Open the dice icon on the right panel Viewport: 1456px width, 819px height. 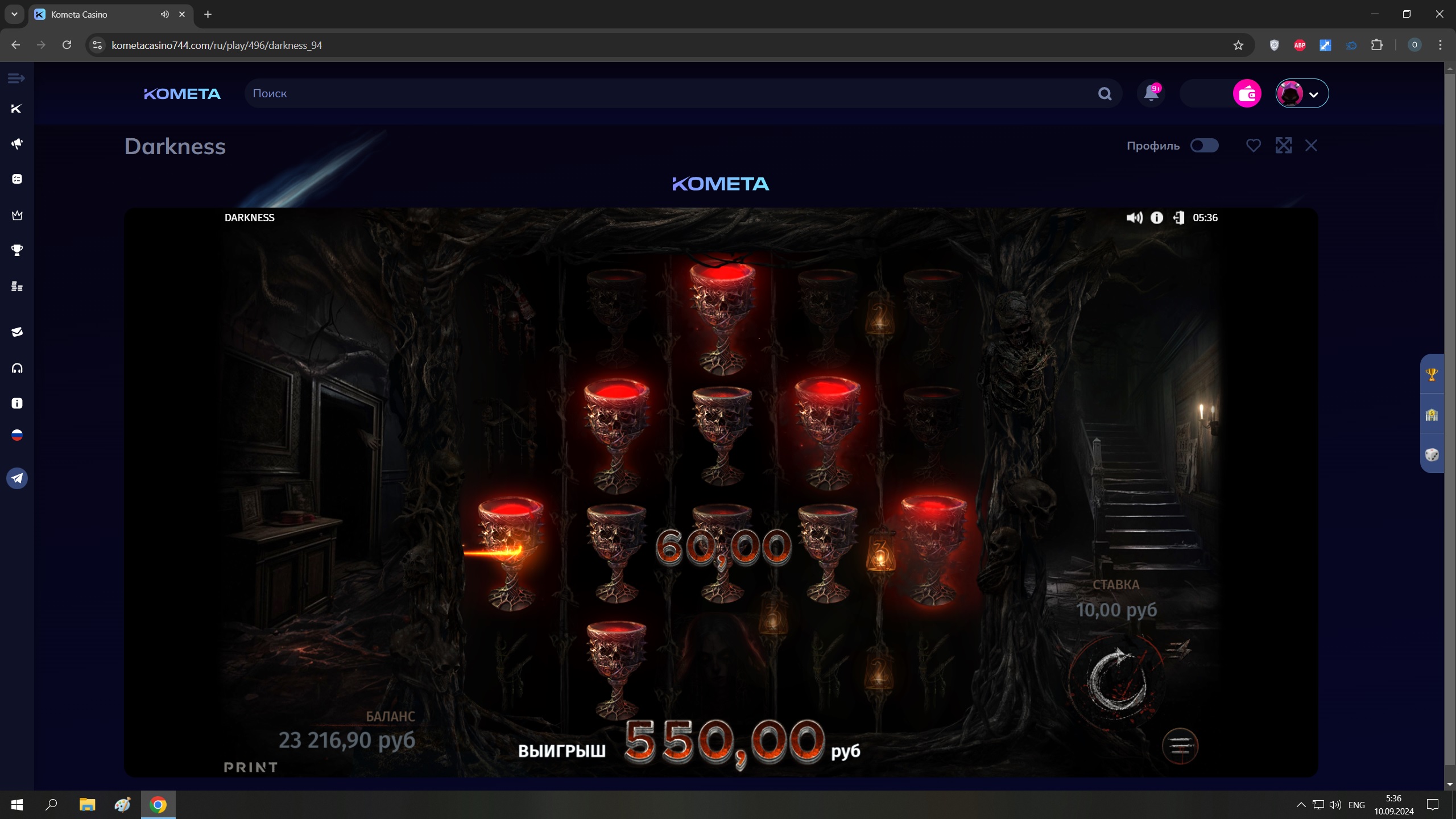click(1432, 454)
